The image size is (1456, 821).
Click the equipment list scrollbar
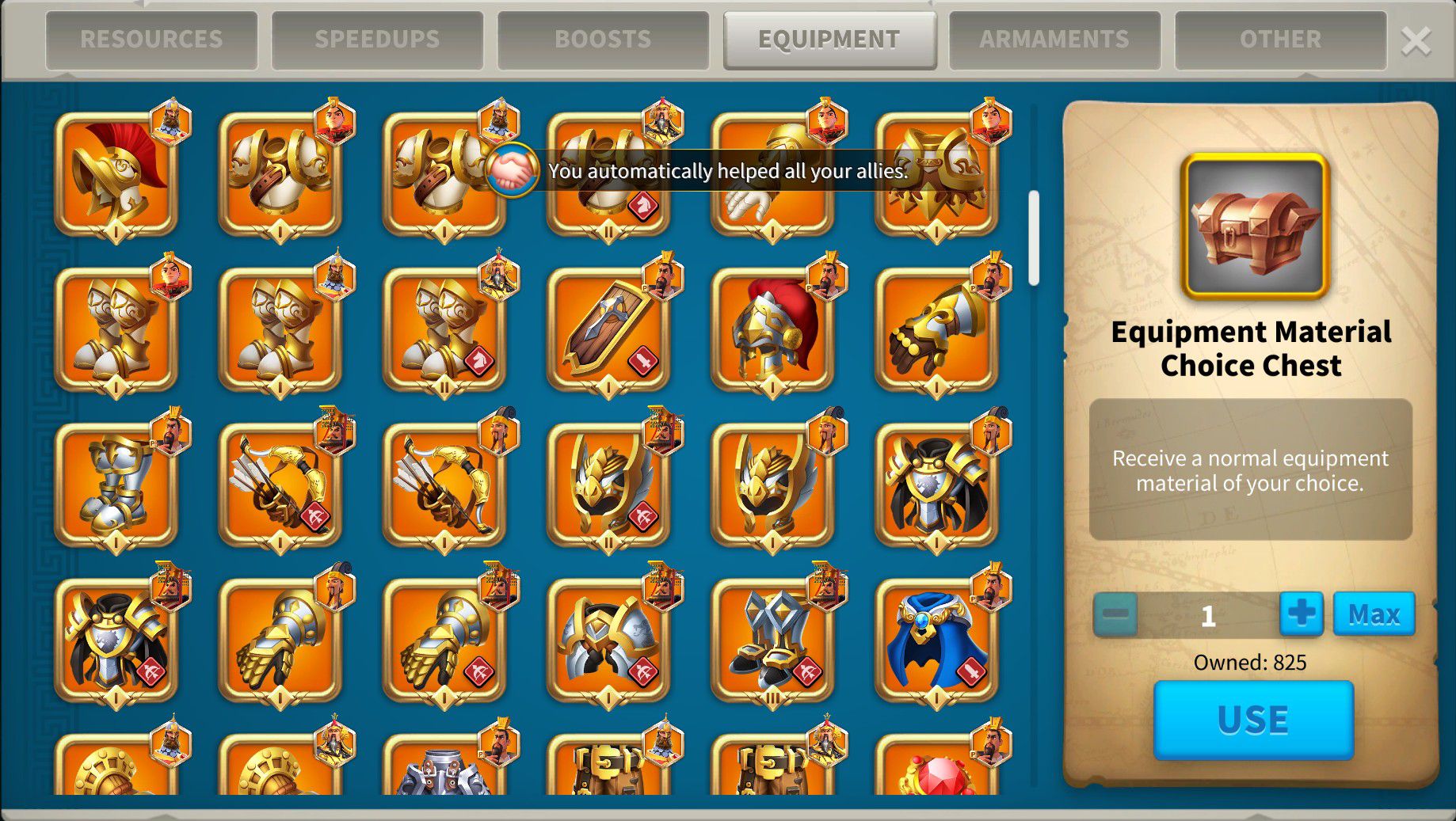[x=1033, y=238]
